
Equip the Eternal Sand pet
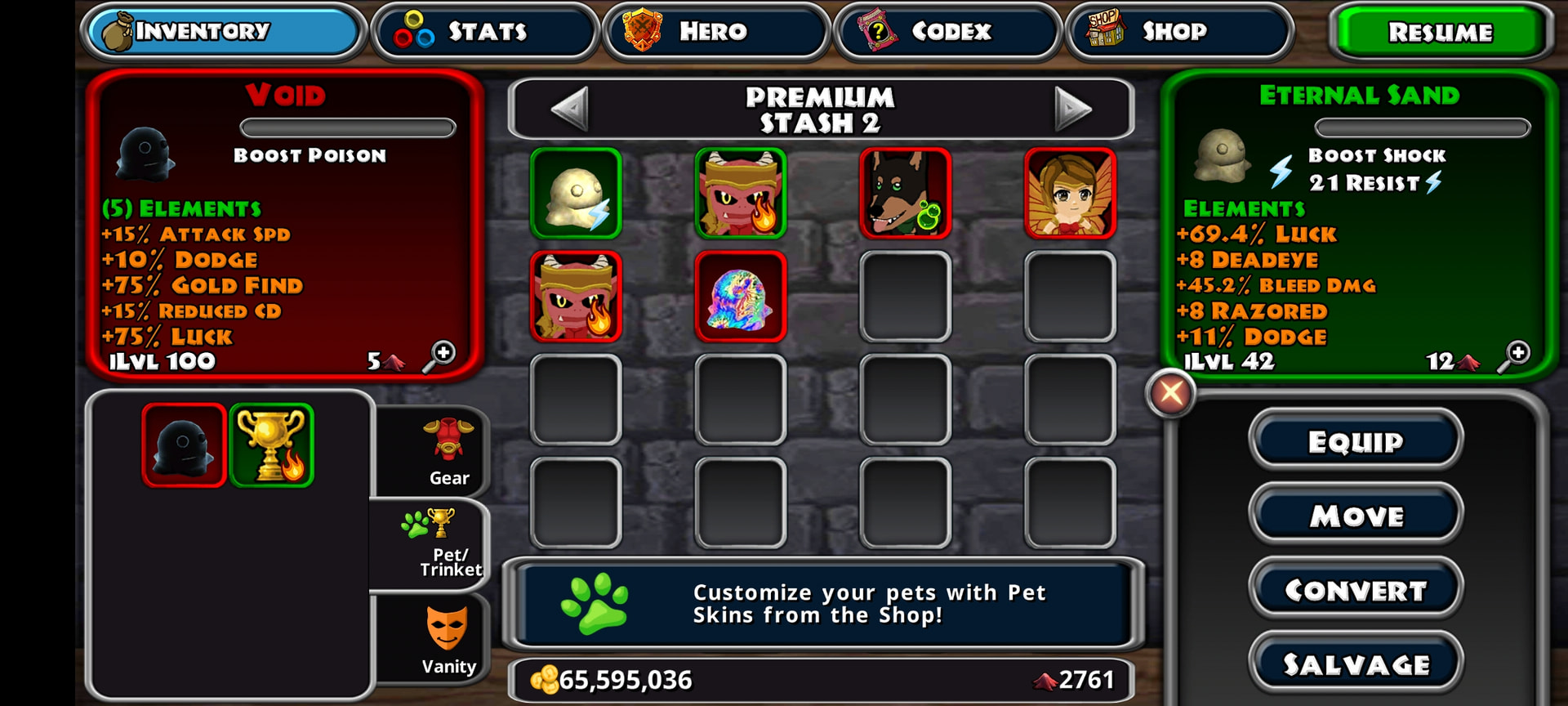(1356, 441)
